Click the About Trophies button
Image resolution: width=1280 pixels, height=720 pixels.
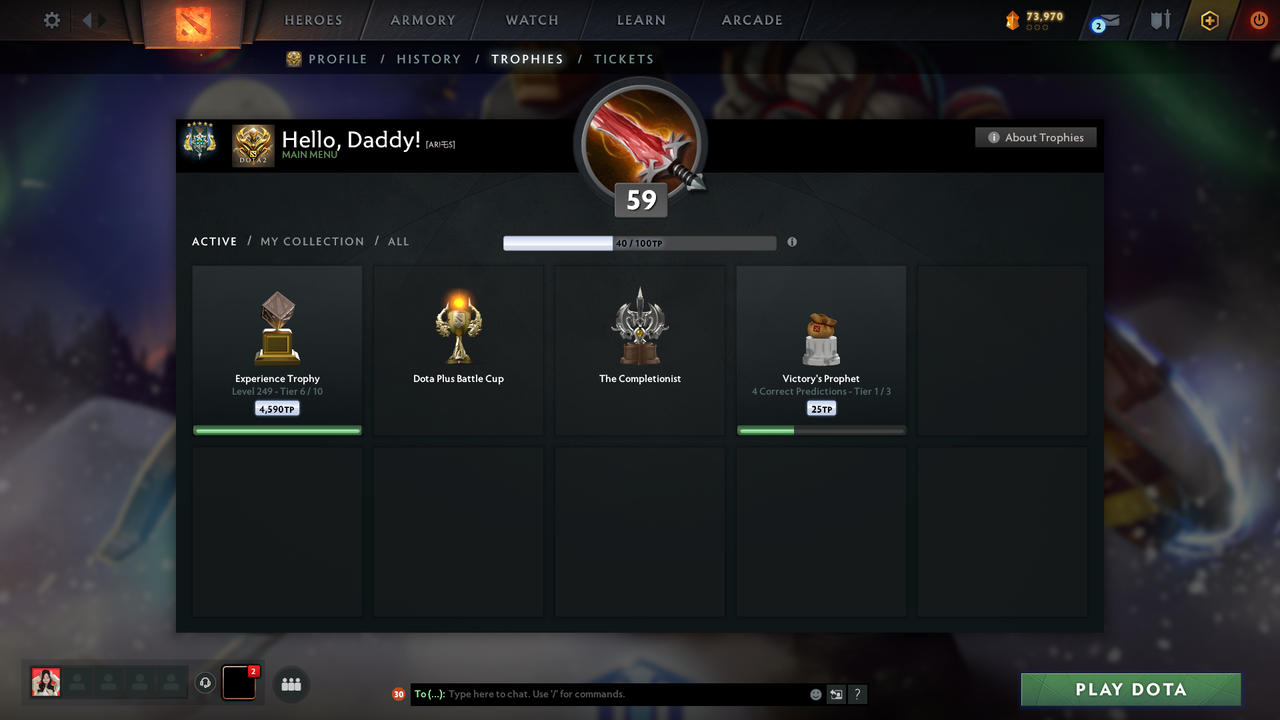point(1036,137)
